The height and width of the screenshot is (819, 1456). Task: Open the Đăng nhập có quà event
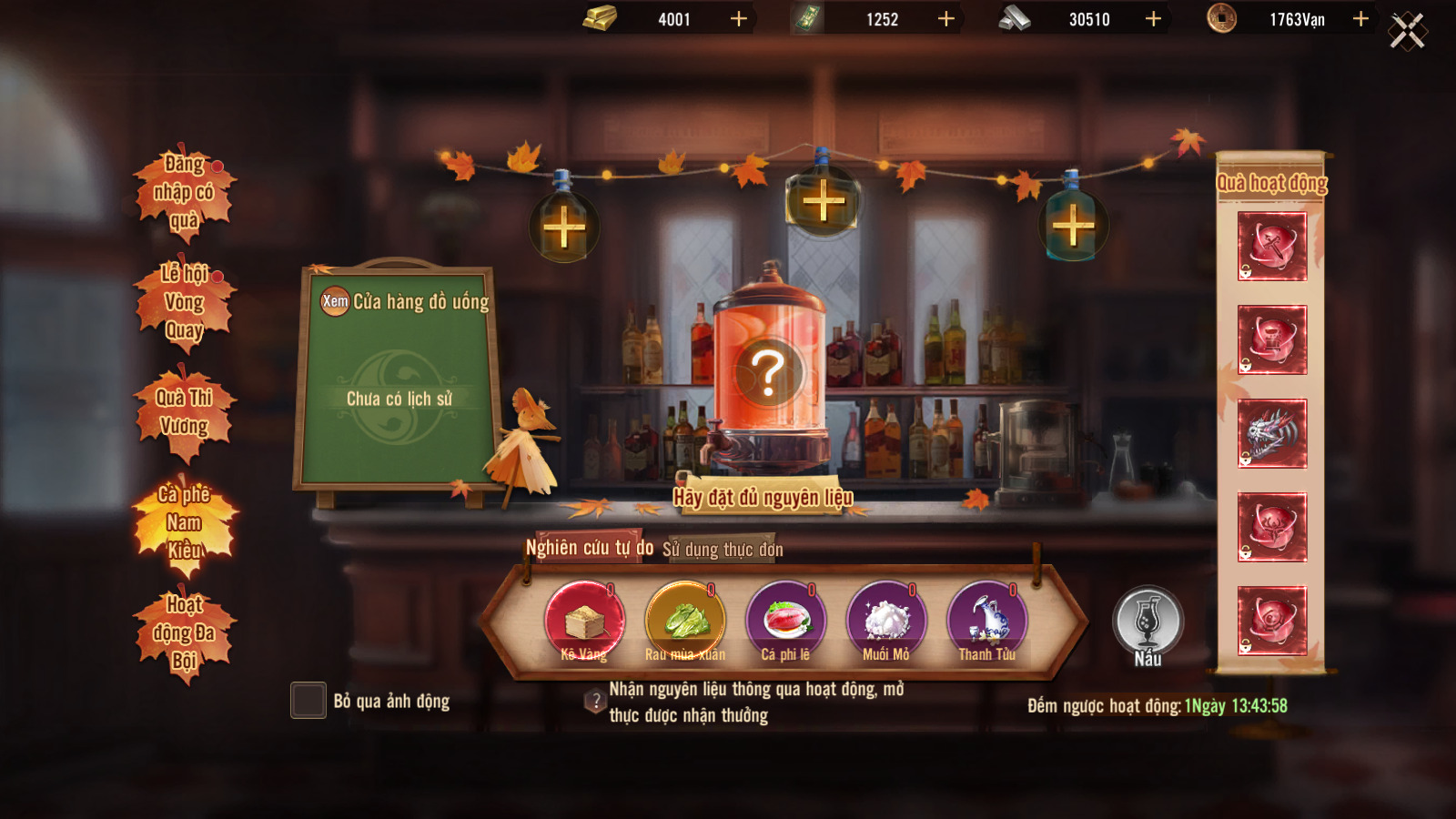[x=184, y=193]
